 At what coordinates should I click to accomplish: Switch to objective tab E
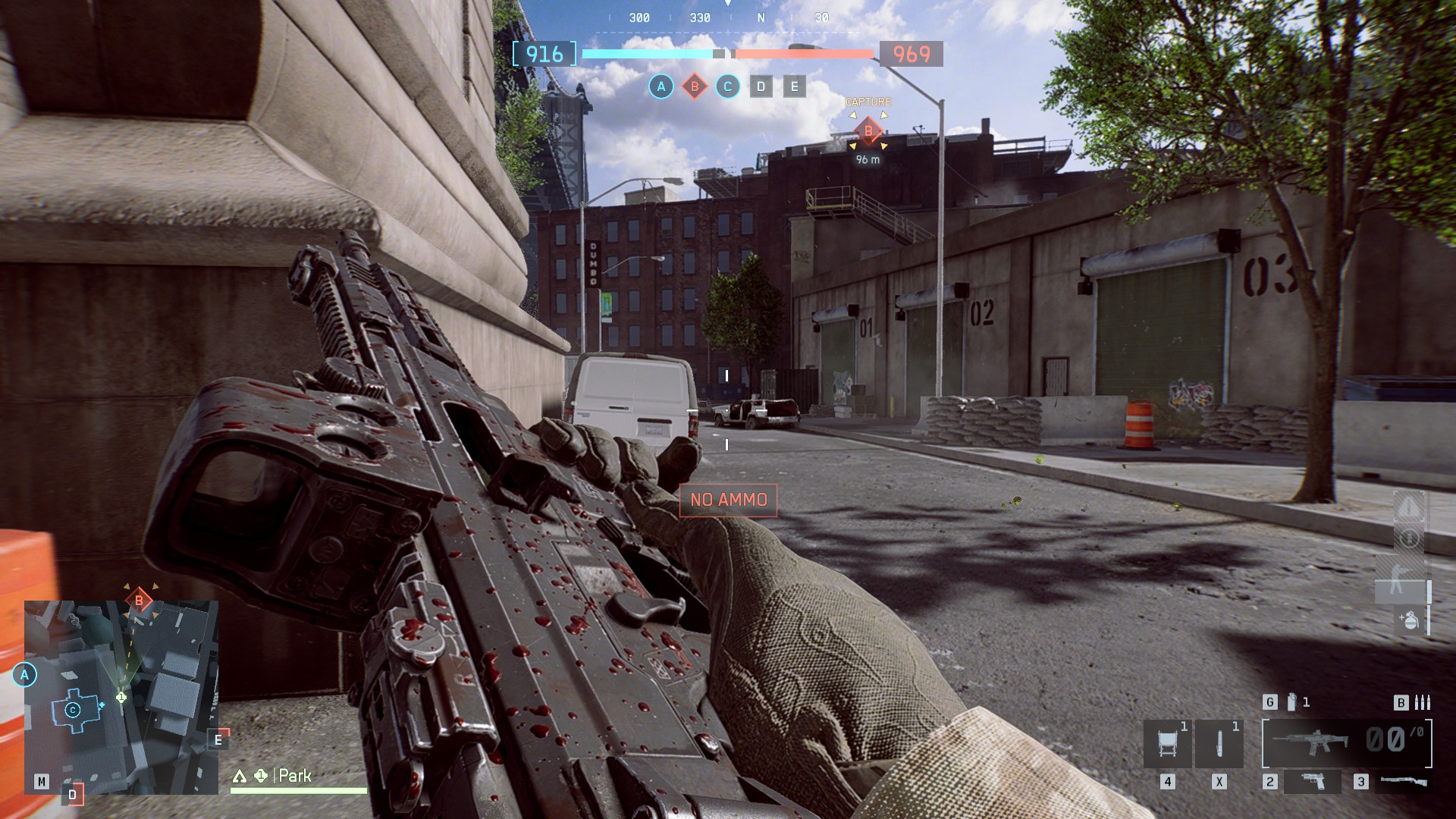793,86
